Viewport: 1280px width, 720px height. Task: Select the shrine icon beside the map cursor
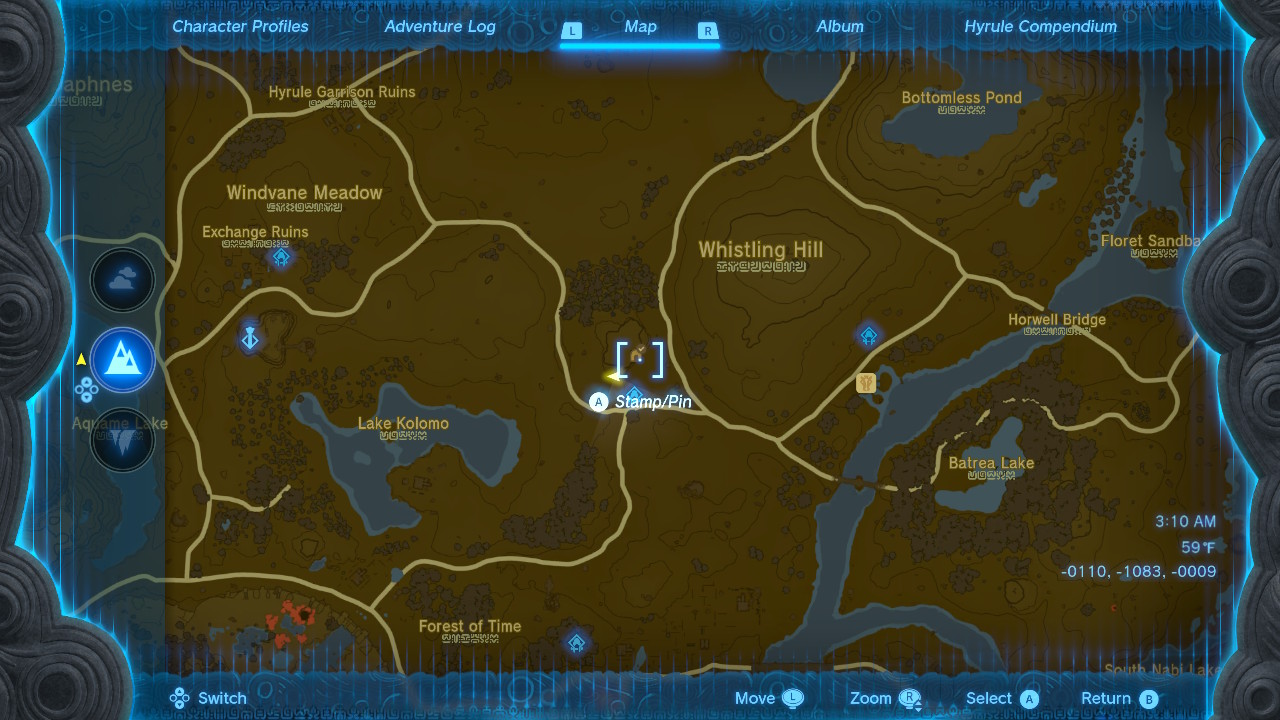click(634, 395)
